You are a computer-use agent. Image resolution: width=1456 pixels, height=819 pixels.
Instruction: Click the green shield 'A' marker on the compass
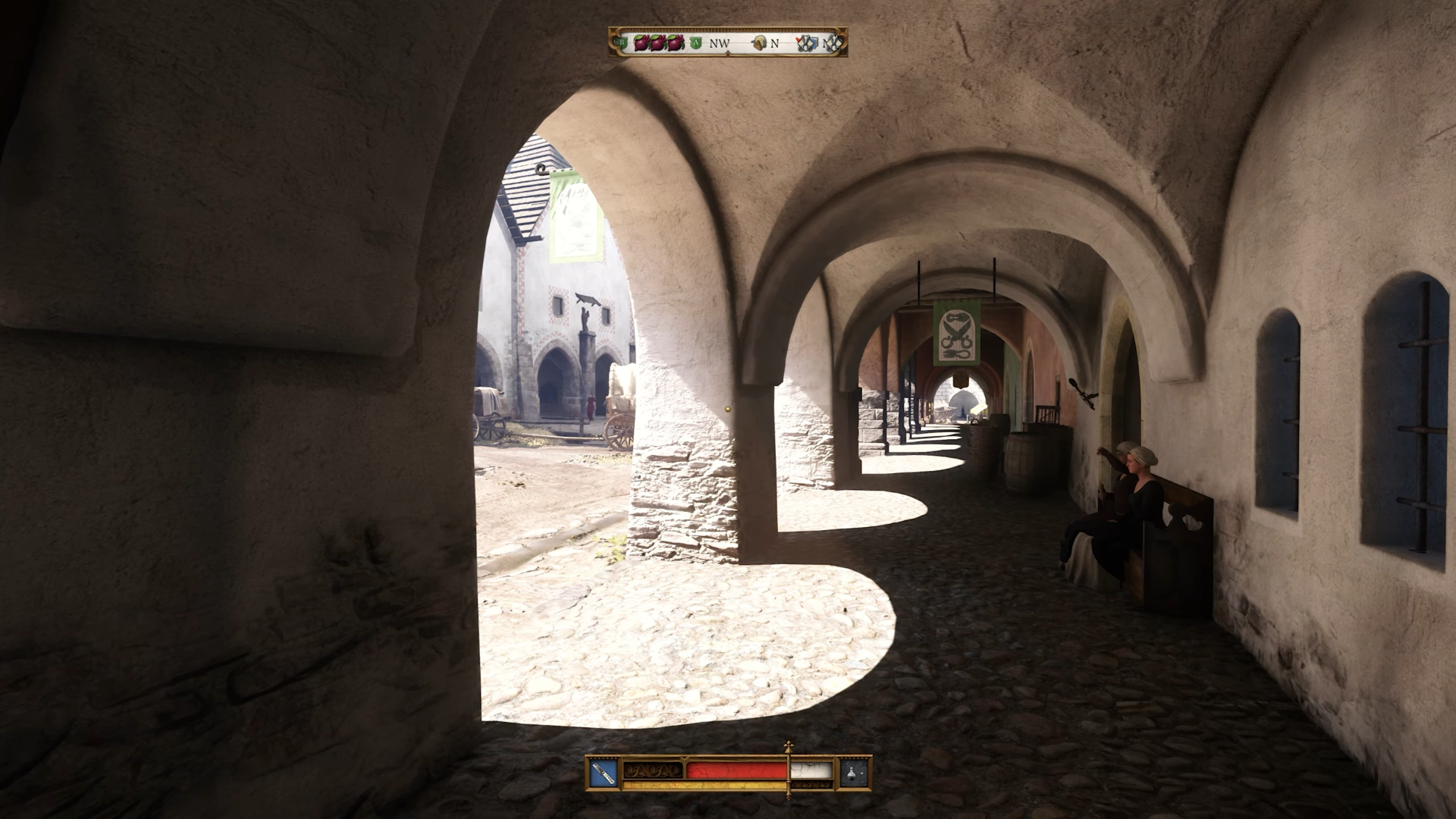click(695, 43)
